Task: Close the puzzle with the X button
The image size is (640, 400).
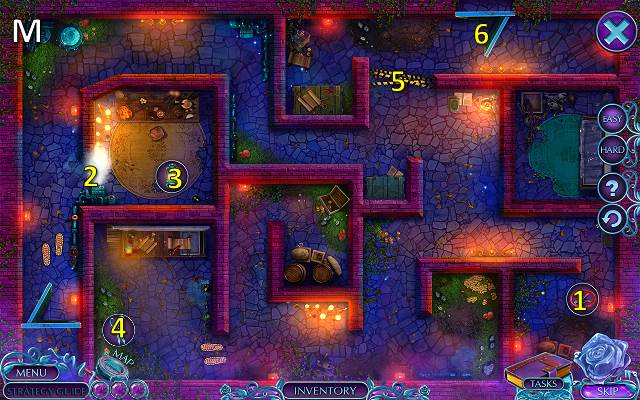Action: [612, 31]
